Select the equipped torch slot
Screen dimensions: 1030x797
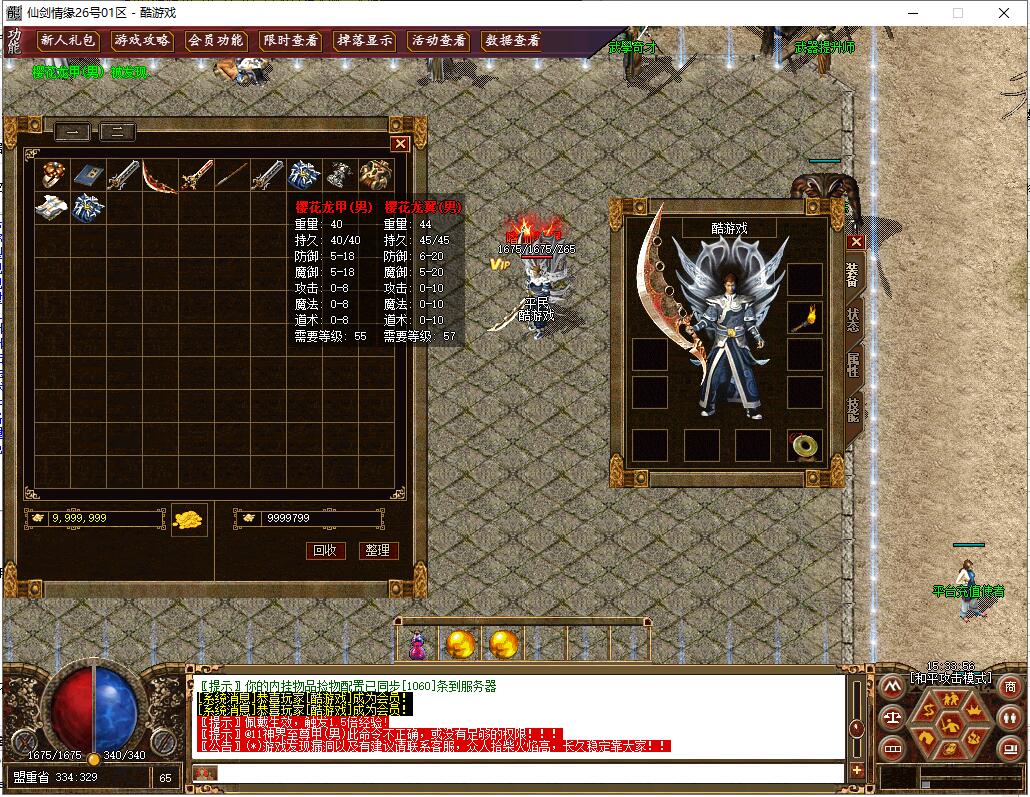tap(804, 318)
